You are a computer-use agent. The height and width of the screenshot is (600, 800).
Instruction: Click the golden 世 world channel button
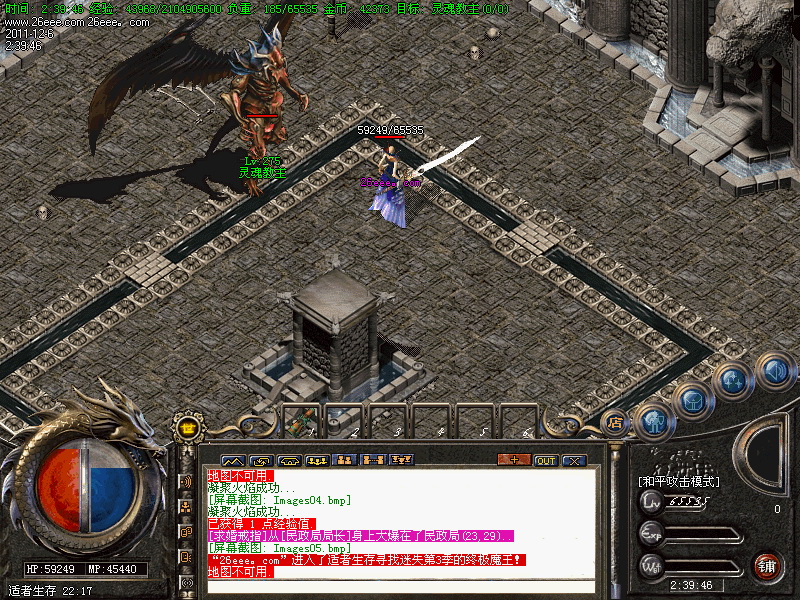pyautogui.click(x=187, y=428)
